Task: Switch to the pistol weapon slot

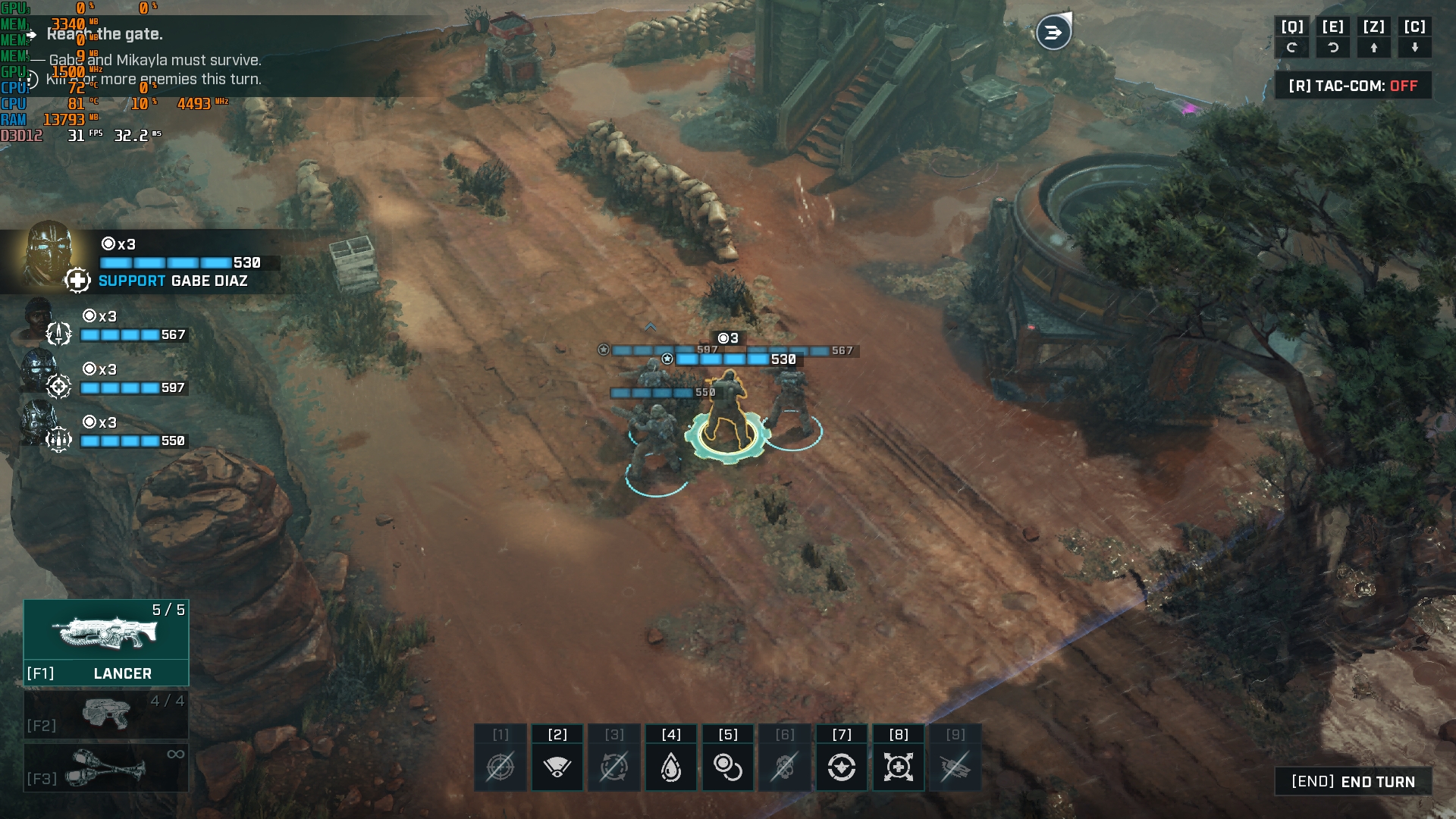Action: point(106,714)
